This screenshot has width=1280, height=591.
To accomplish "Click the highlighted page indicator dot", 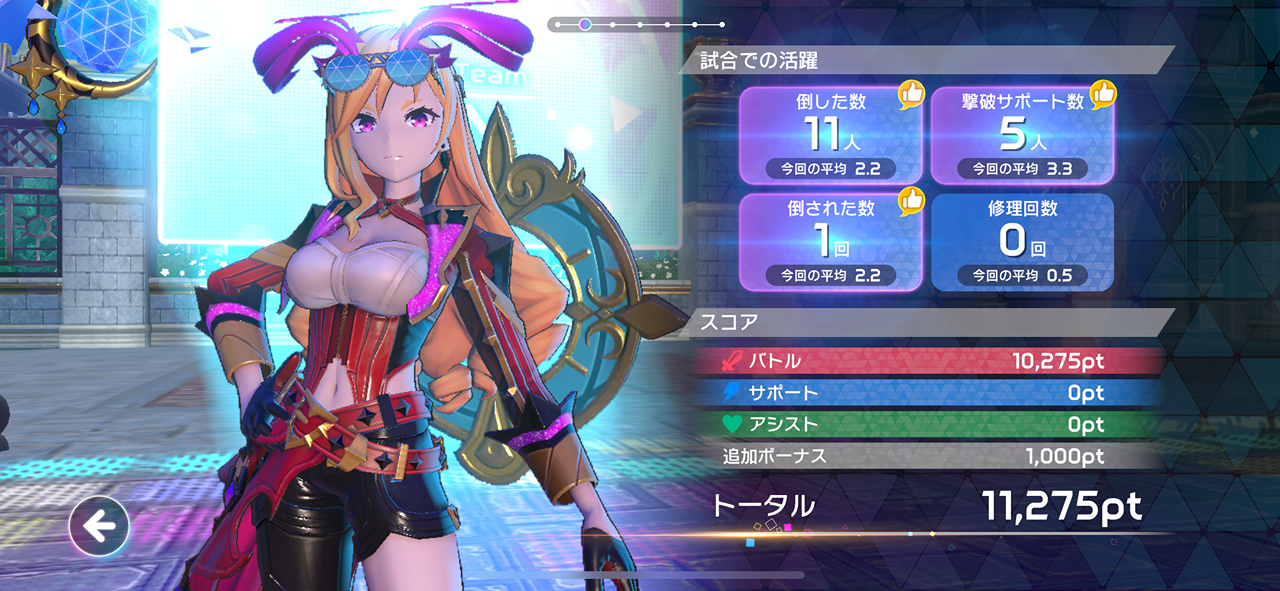I will (585, 24).
